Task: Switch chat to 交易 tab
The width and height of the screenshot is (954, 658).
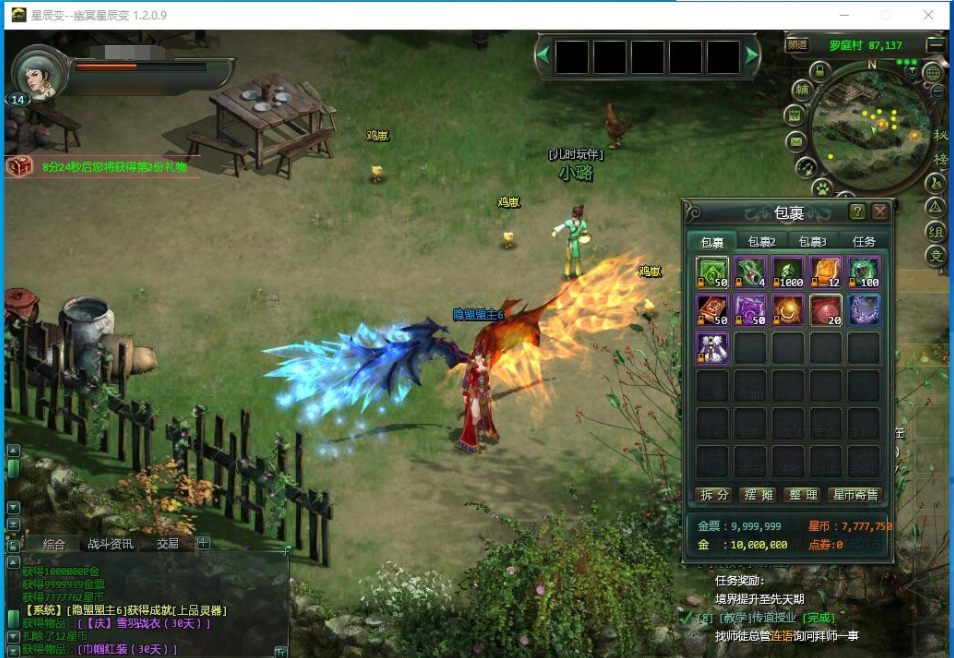Action: point(167,544)
